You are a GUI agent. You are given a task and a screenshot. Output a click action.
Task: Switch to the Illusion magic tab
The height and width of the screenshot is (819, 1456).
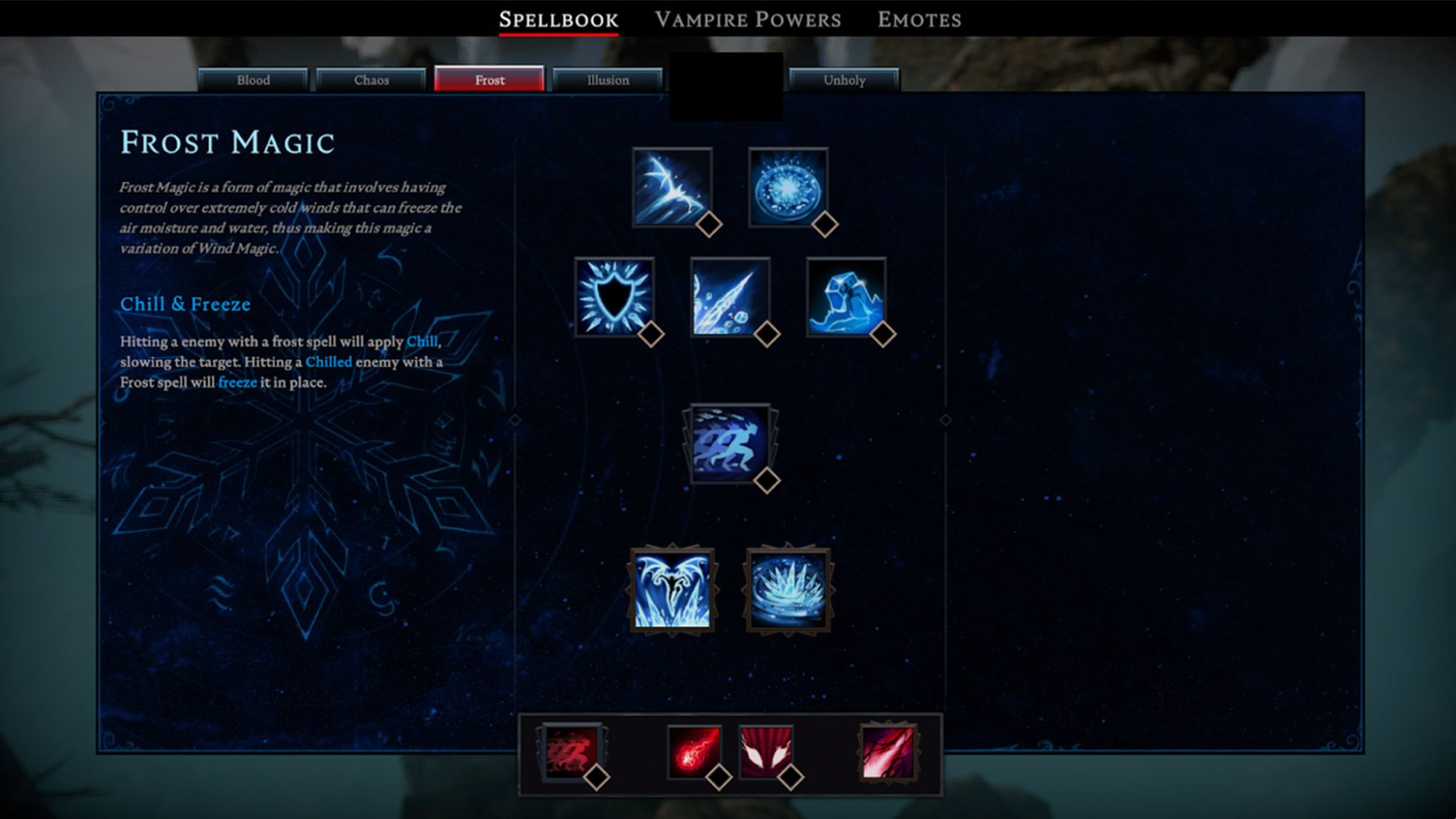[608, 80]
